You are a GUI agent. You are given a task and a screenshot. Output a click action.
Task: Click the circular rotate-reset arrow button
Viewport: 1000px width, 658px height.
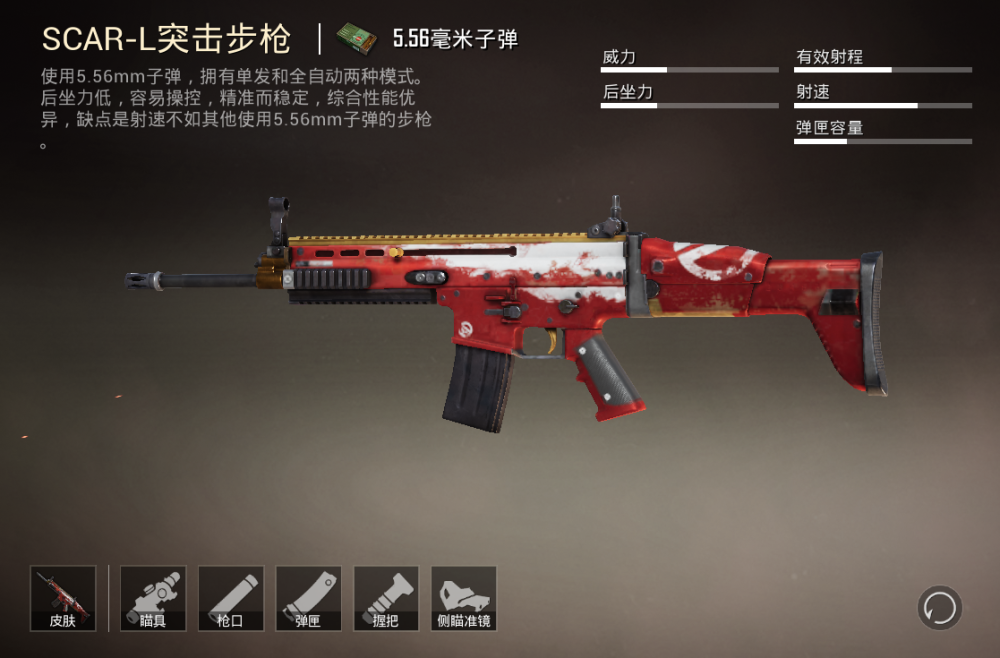tap(940, 607)
